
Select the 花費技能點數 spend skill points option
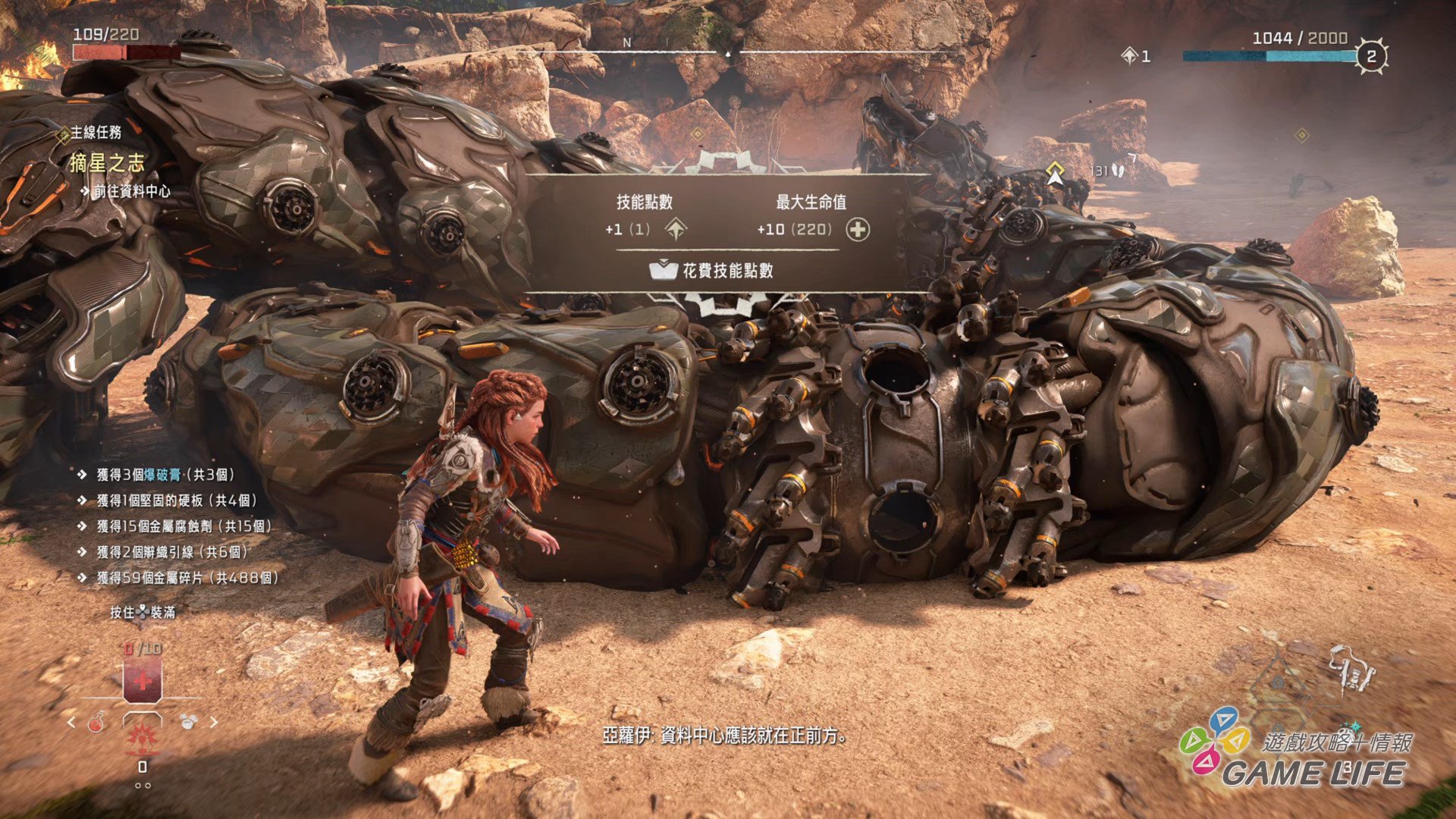click(712, 271)
